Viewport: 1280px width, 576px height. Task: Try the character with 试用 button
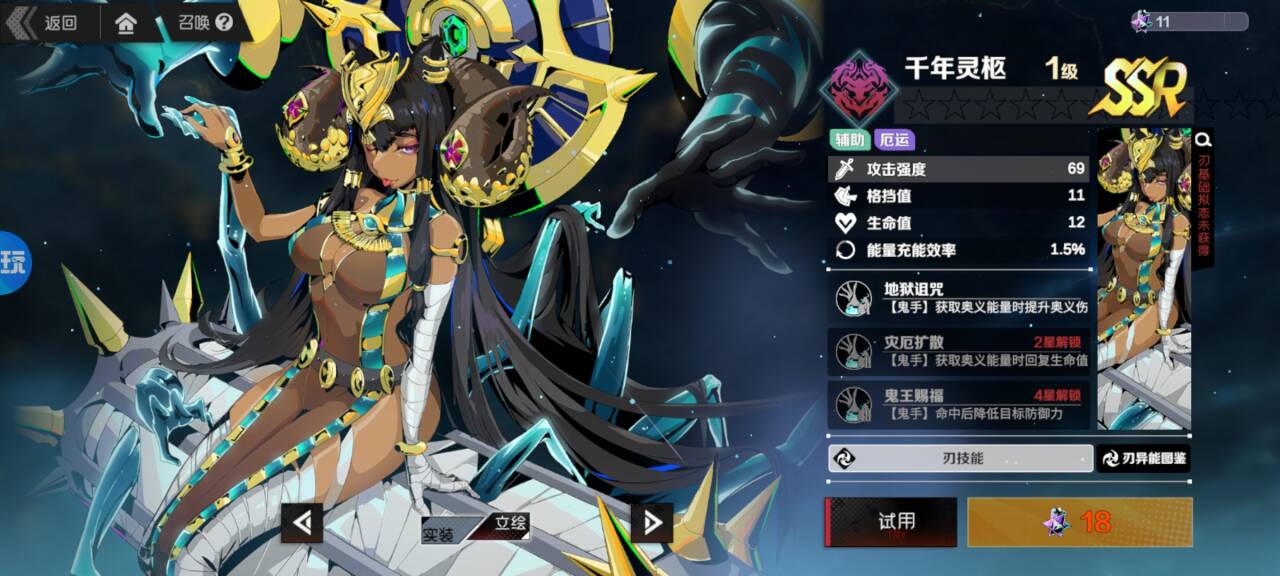click(x=890, y=522)
